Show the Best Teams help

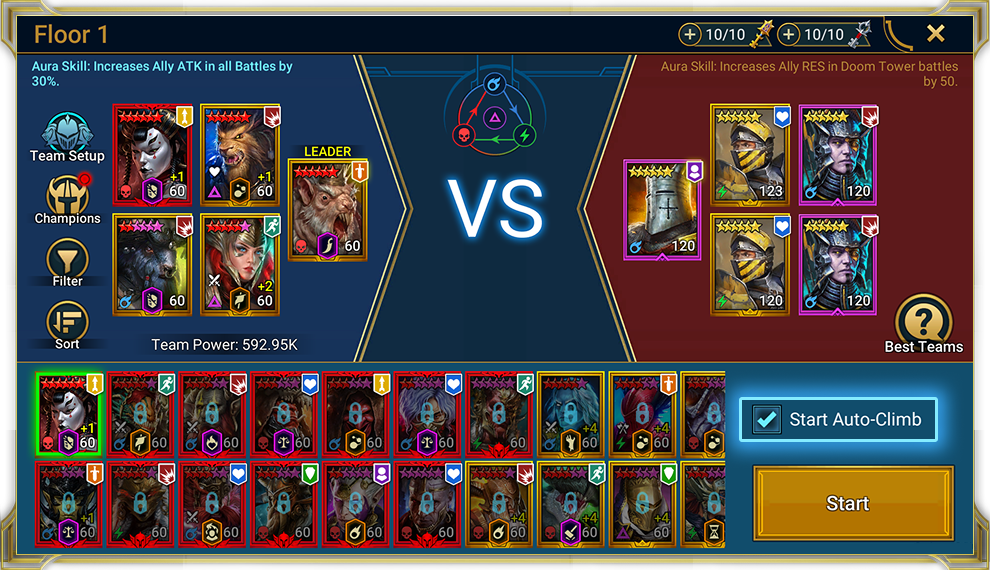click(x=923, y=323)
